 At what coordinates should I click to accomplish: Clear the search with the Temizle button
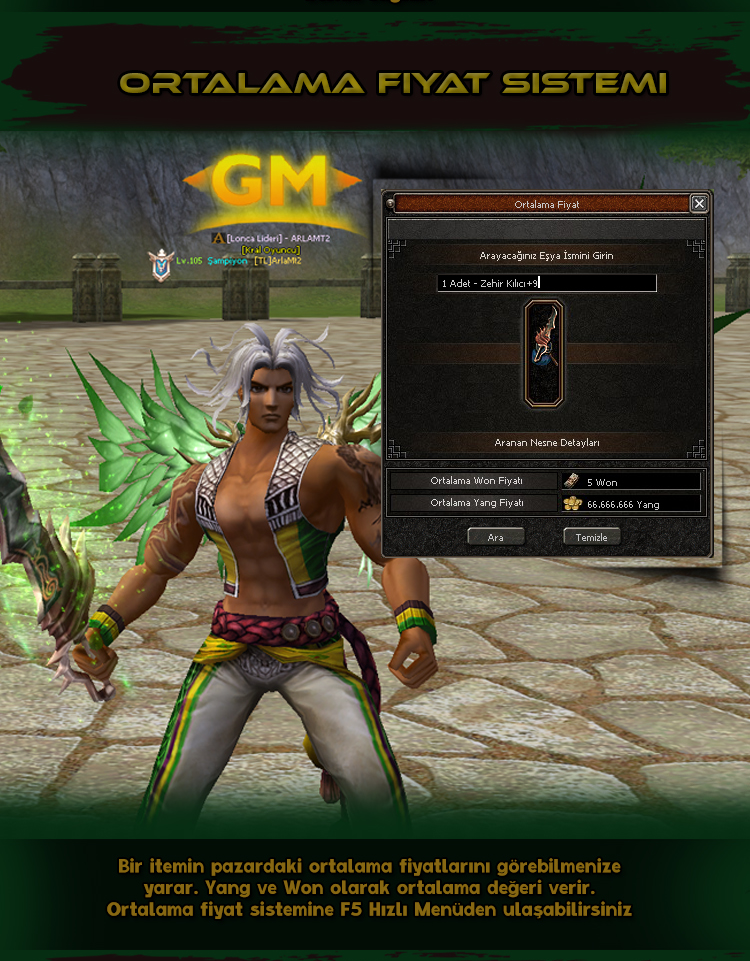pos(591,537)
